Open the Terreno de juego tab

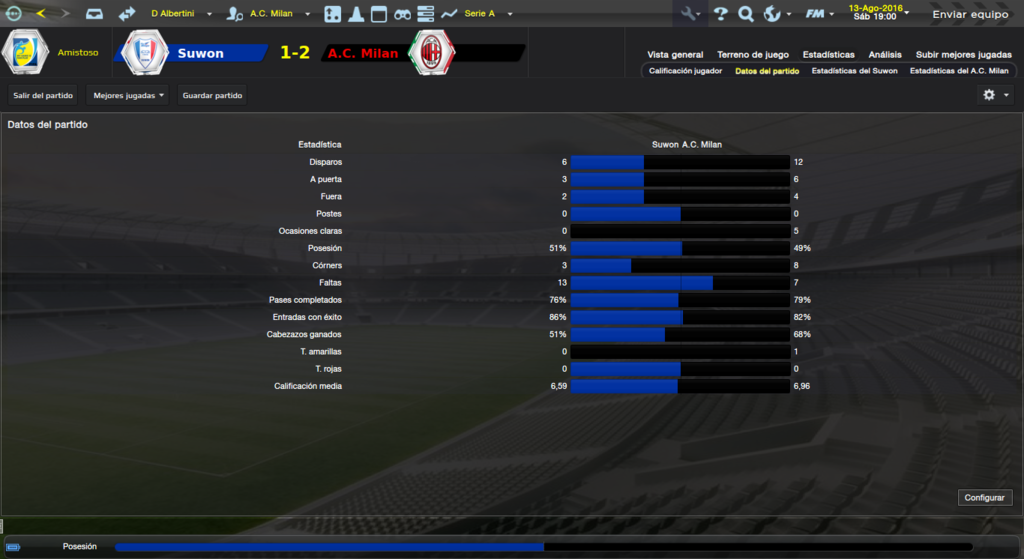pyautogui.click(x=752, y=55)
